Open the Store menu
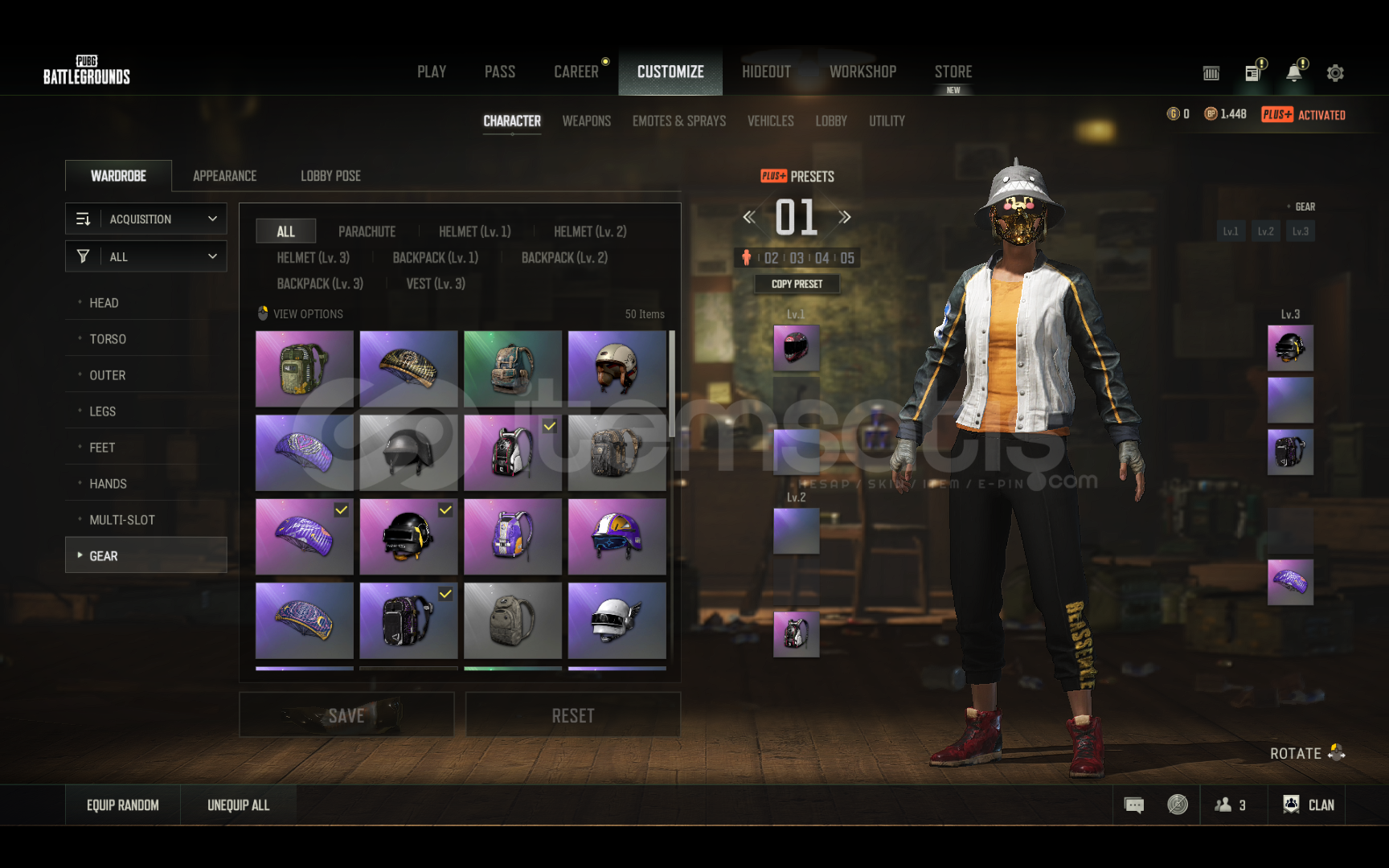 point(953,72)
